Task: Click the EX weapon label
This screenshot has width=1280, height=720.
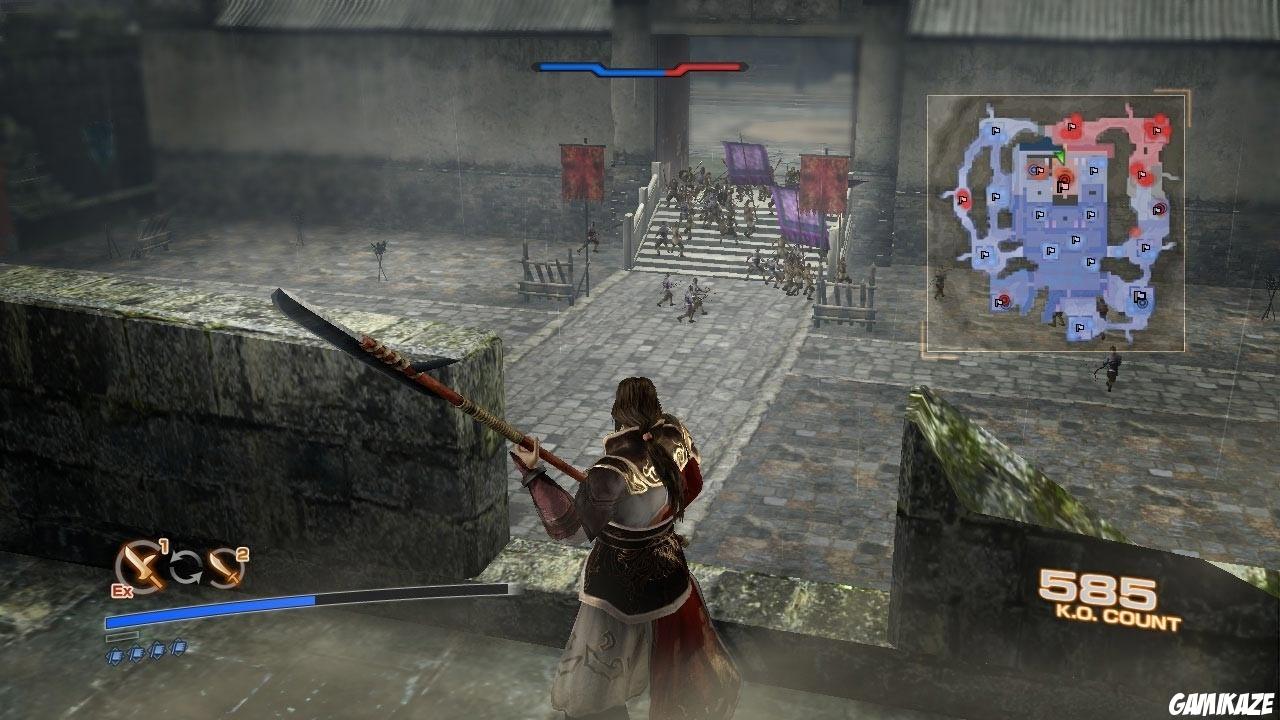Action: (121, 590)
